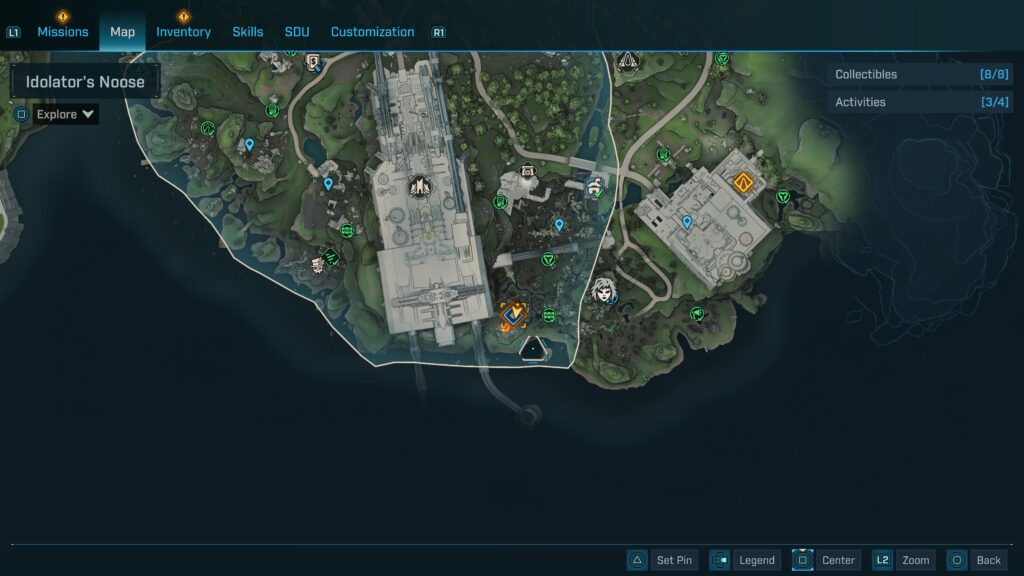Click the white-haired character portrait marker

click(602, 291)
